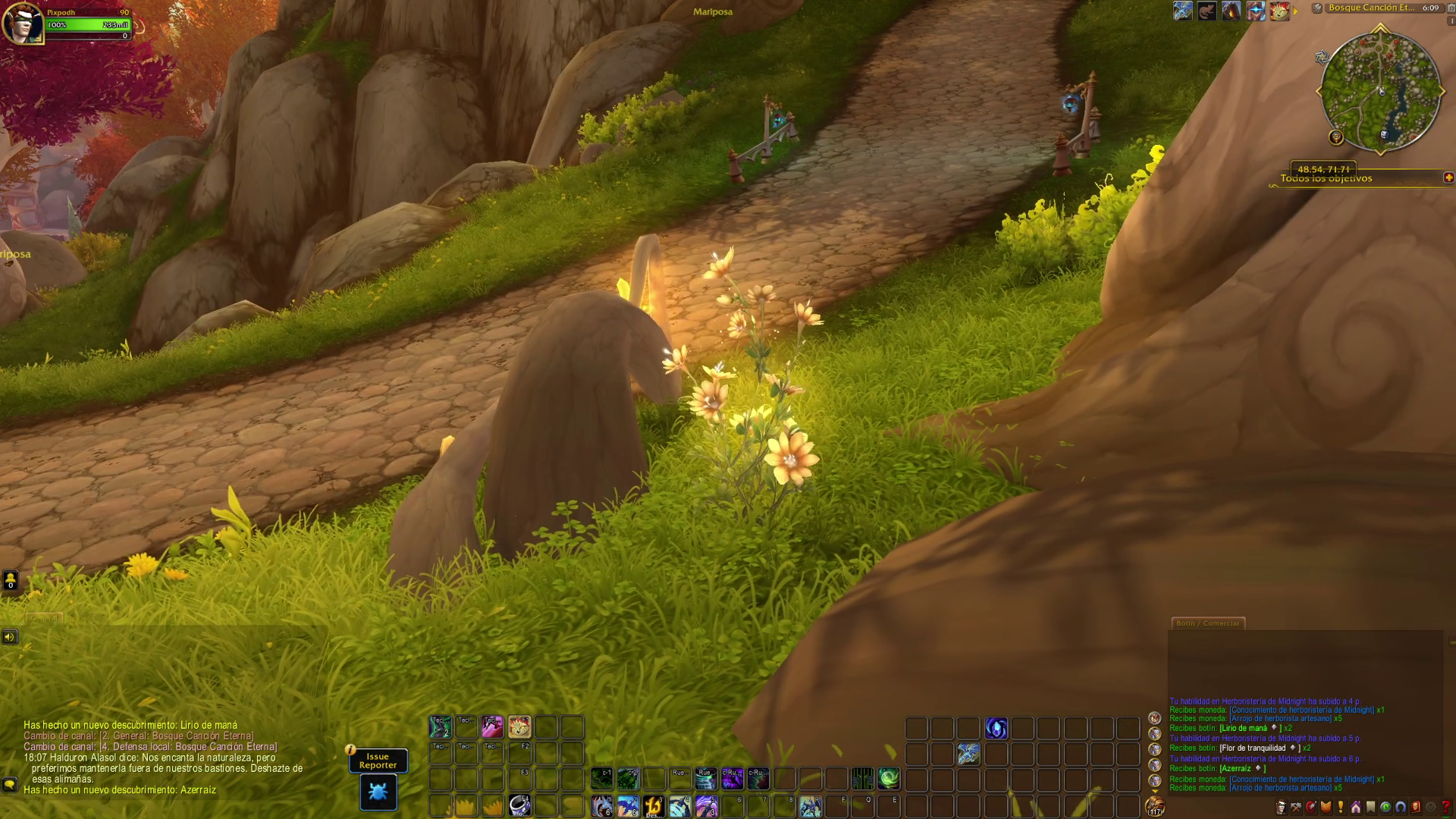The width and height of the screenshot is (1456, 819).
Task: Click the purple house micro menu icon
Action: pos(1355,807)
